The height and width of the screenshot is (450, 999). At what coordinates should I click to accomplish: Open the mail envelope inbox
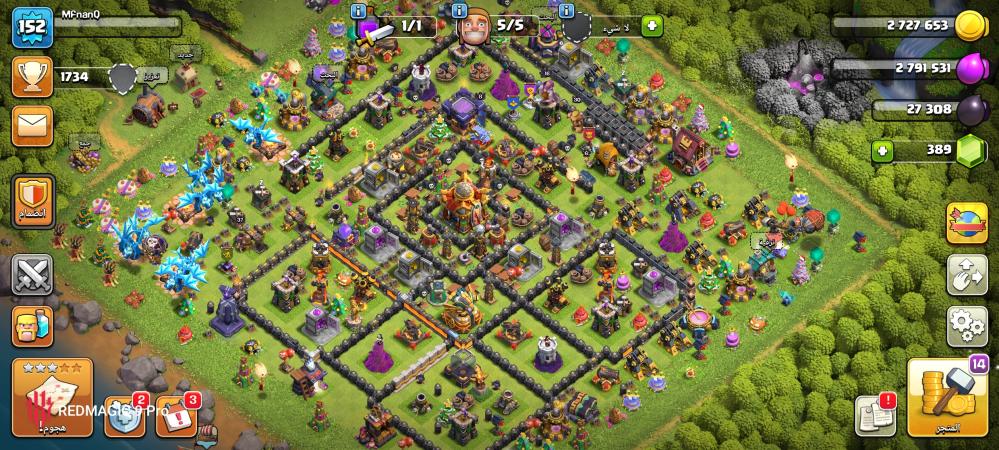pyautogui.click(x=31, y=126)
